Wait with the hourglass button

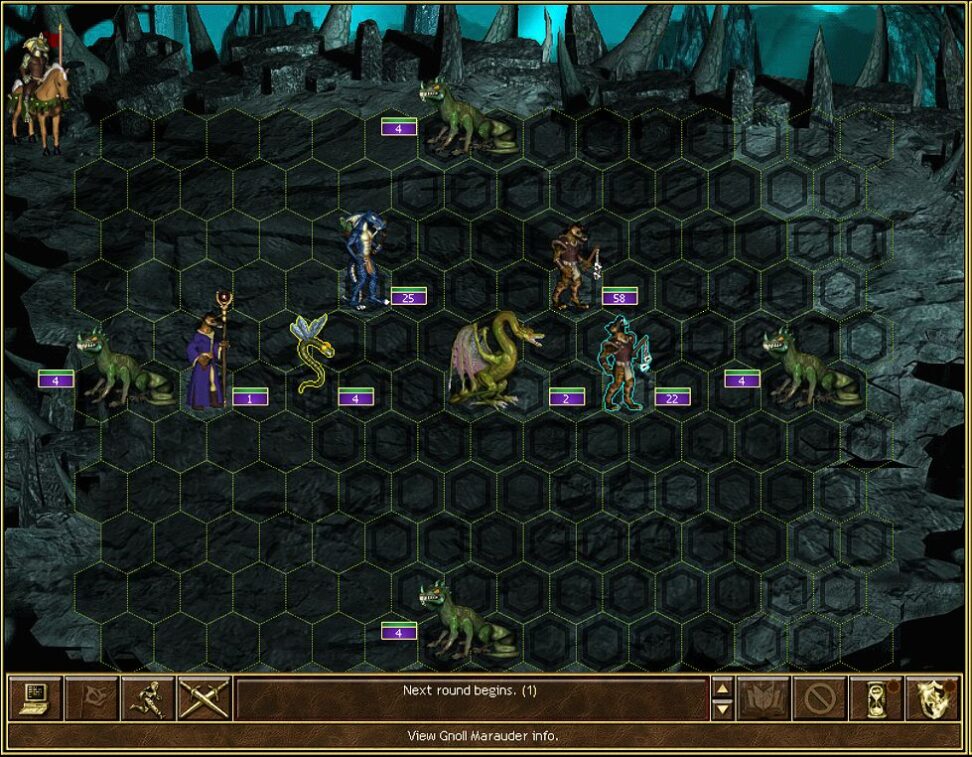point(876,698)
